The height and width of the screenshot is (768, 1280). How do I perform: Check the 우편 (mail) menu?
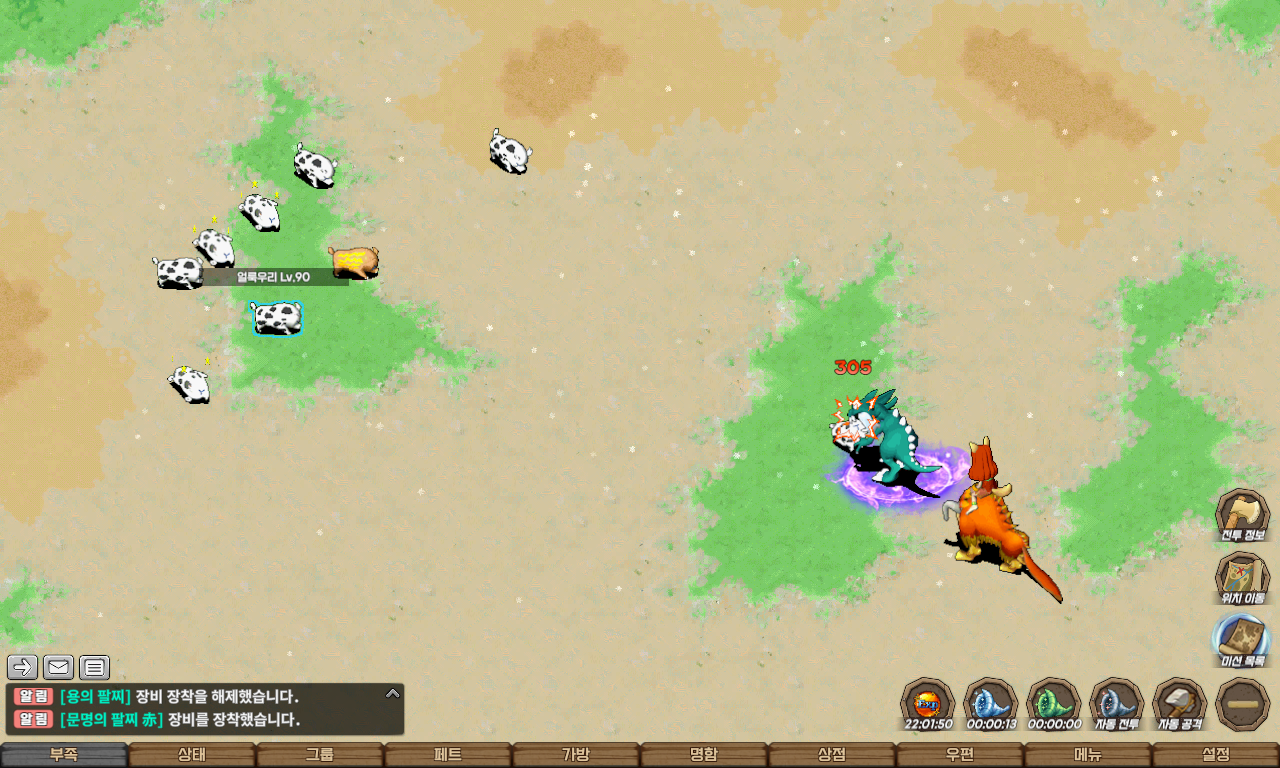click(960, 755)
